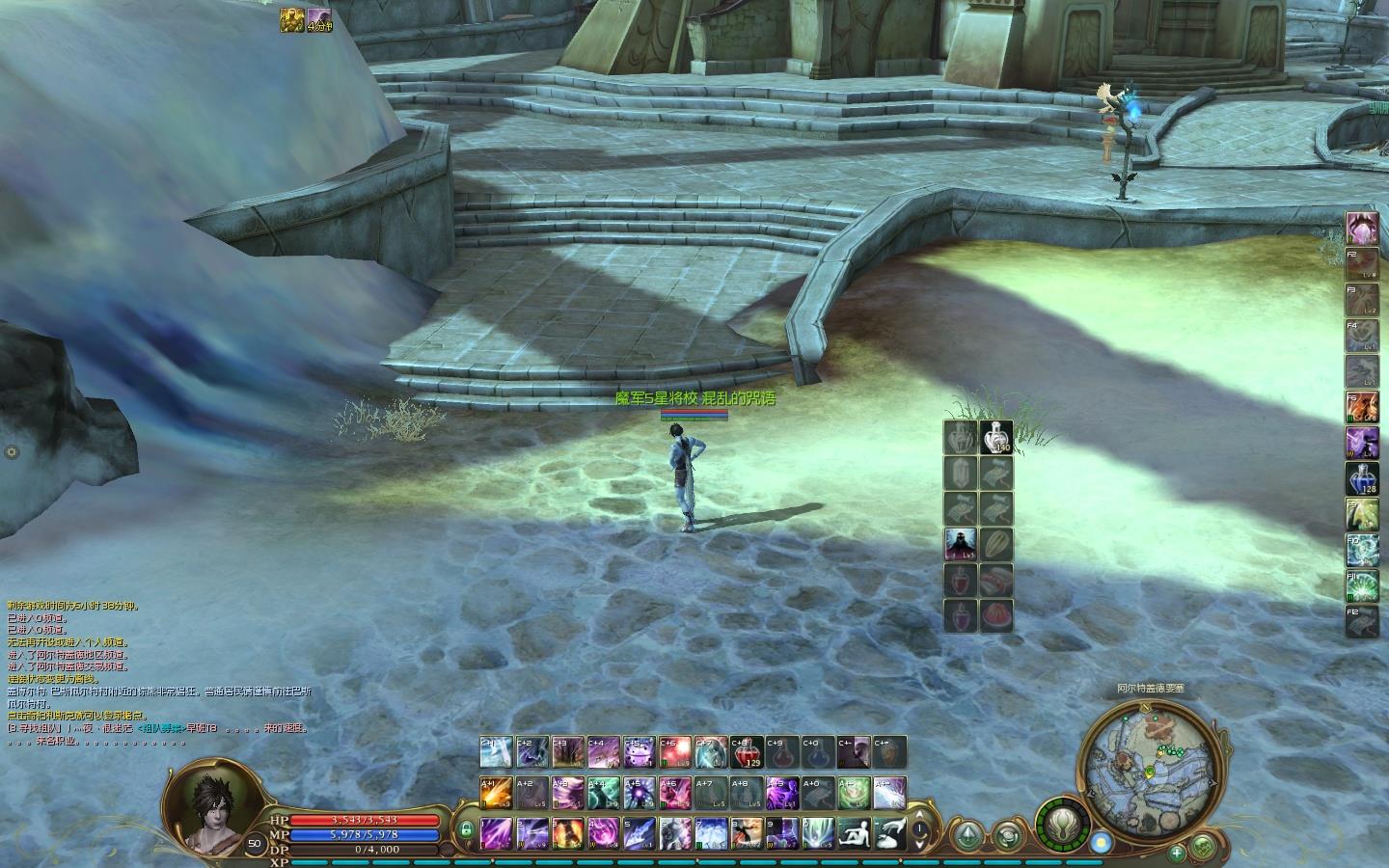Screen dimensions: 1389x868
Task: Cast the fiery figure skill in slot 3
Action: (x=567, y=832)
